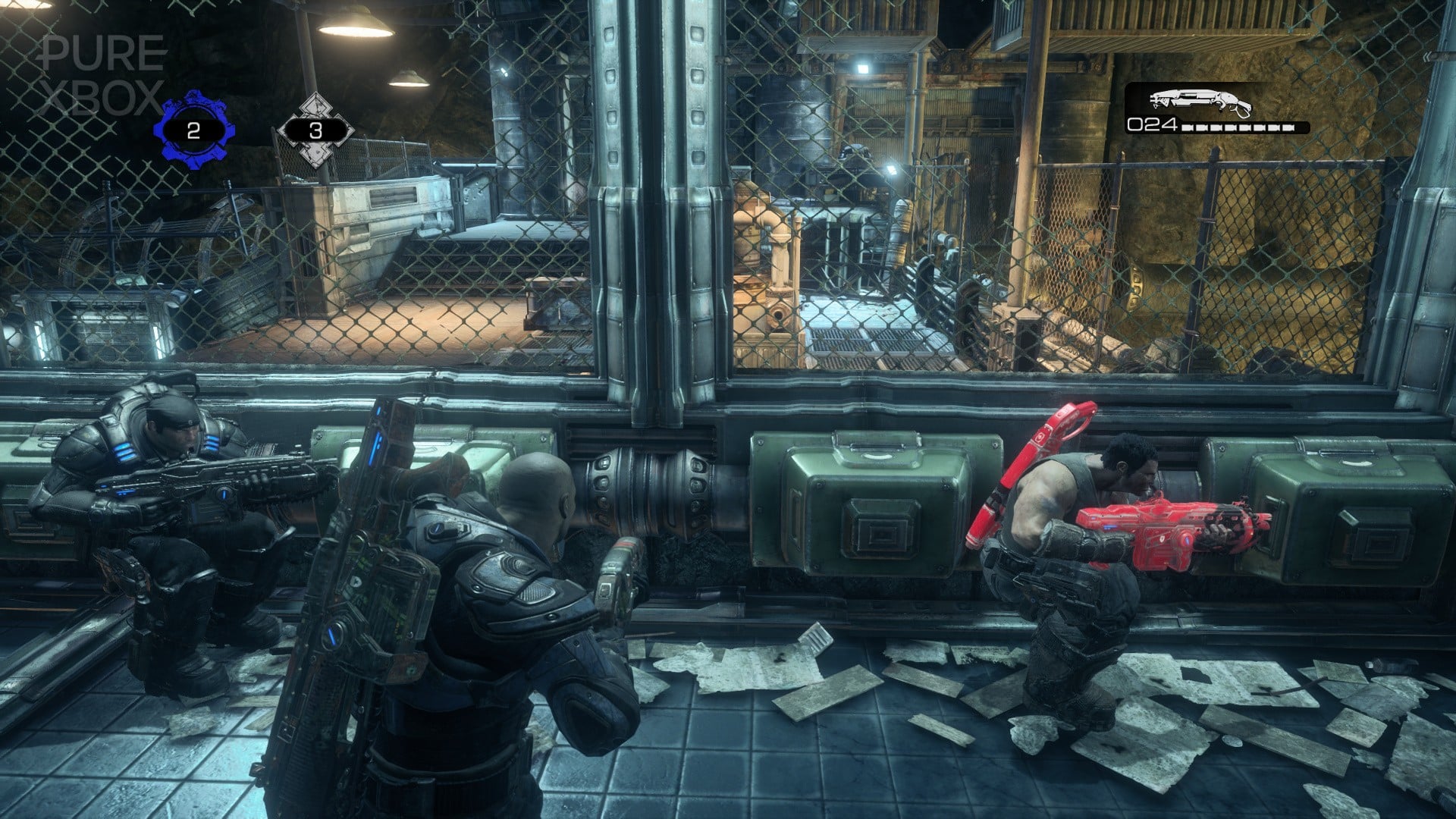Viewport: 1456px width, 819px height.
Task: Select the Locust diamond score emblem
Action: 318,125
